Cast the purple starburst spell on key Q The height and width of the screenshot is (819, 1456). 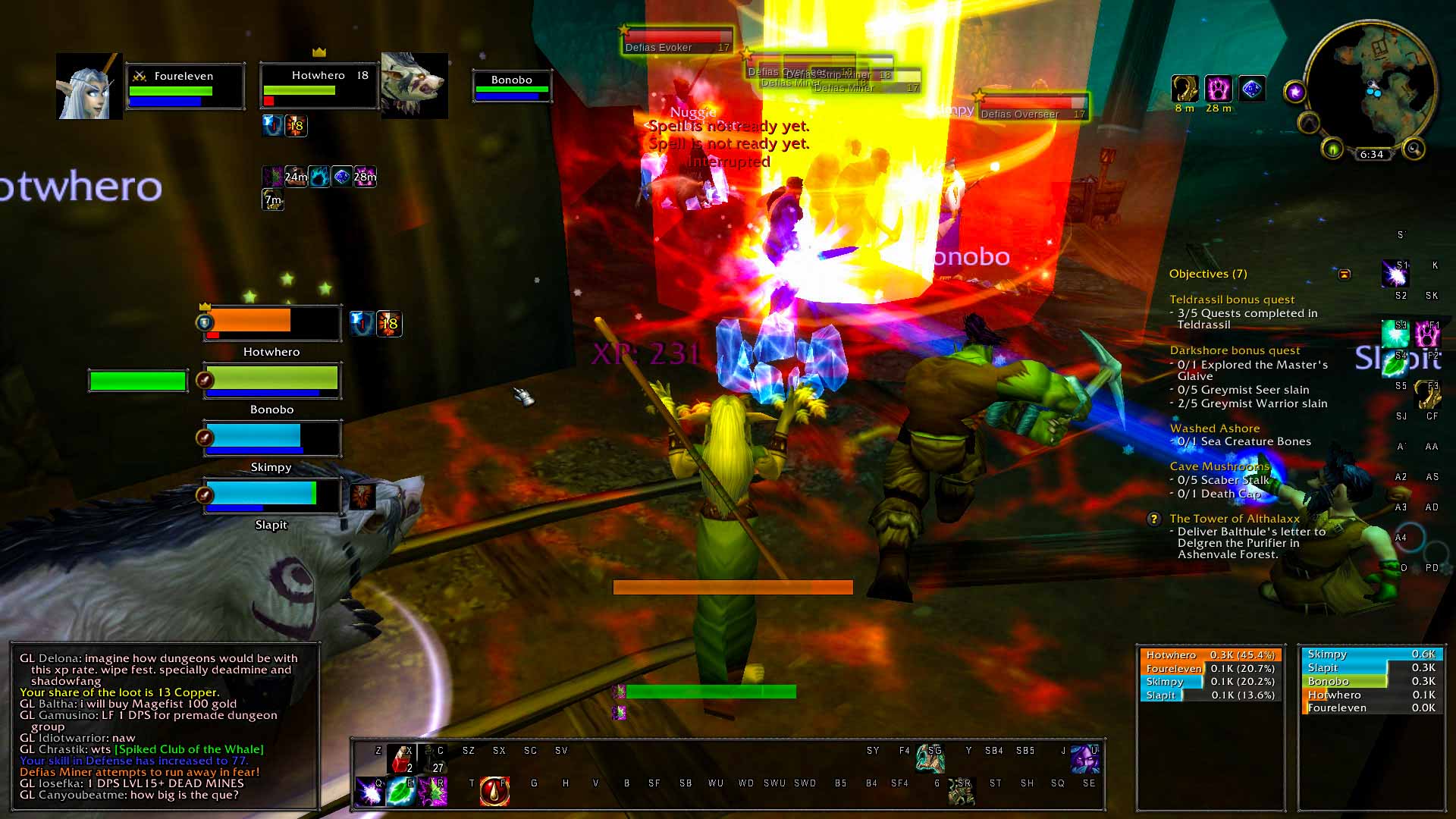(369, 791)
